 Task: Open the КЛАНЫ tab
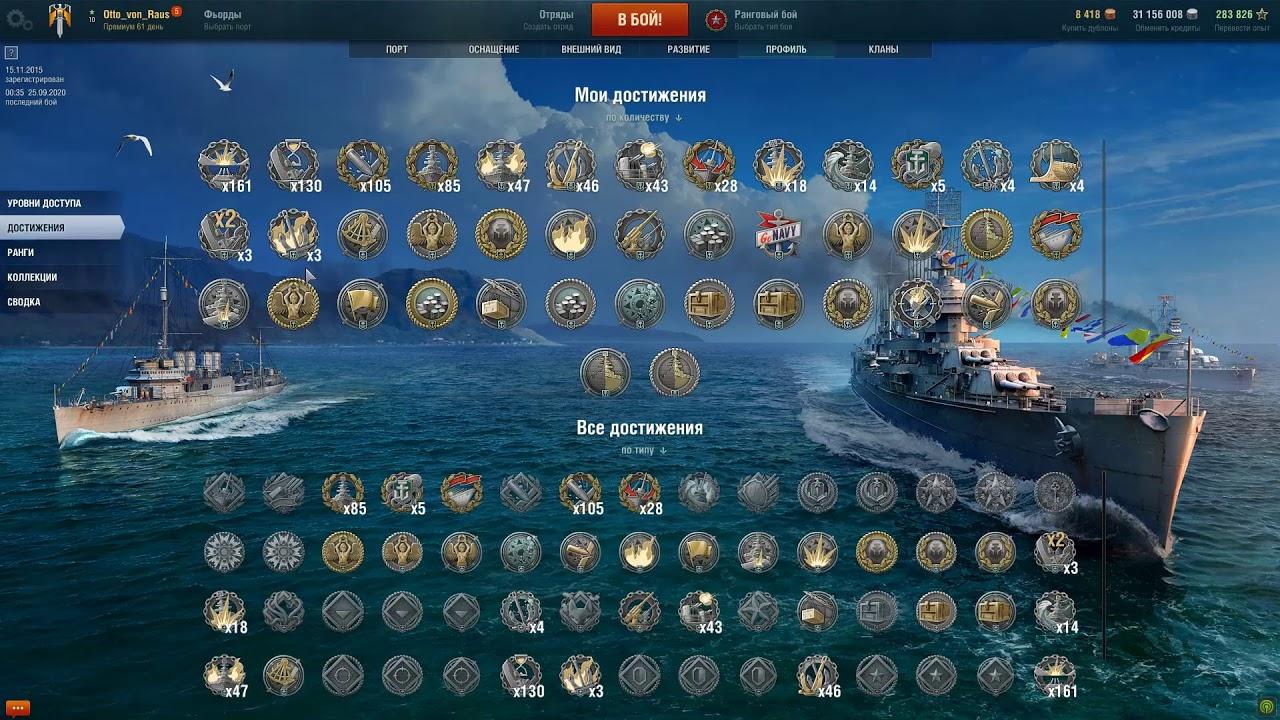point(883,49)
